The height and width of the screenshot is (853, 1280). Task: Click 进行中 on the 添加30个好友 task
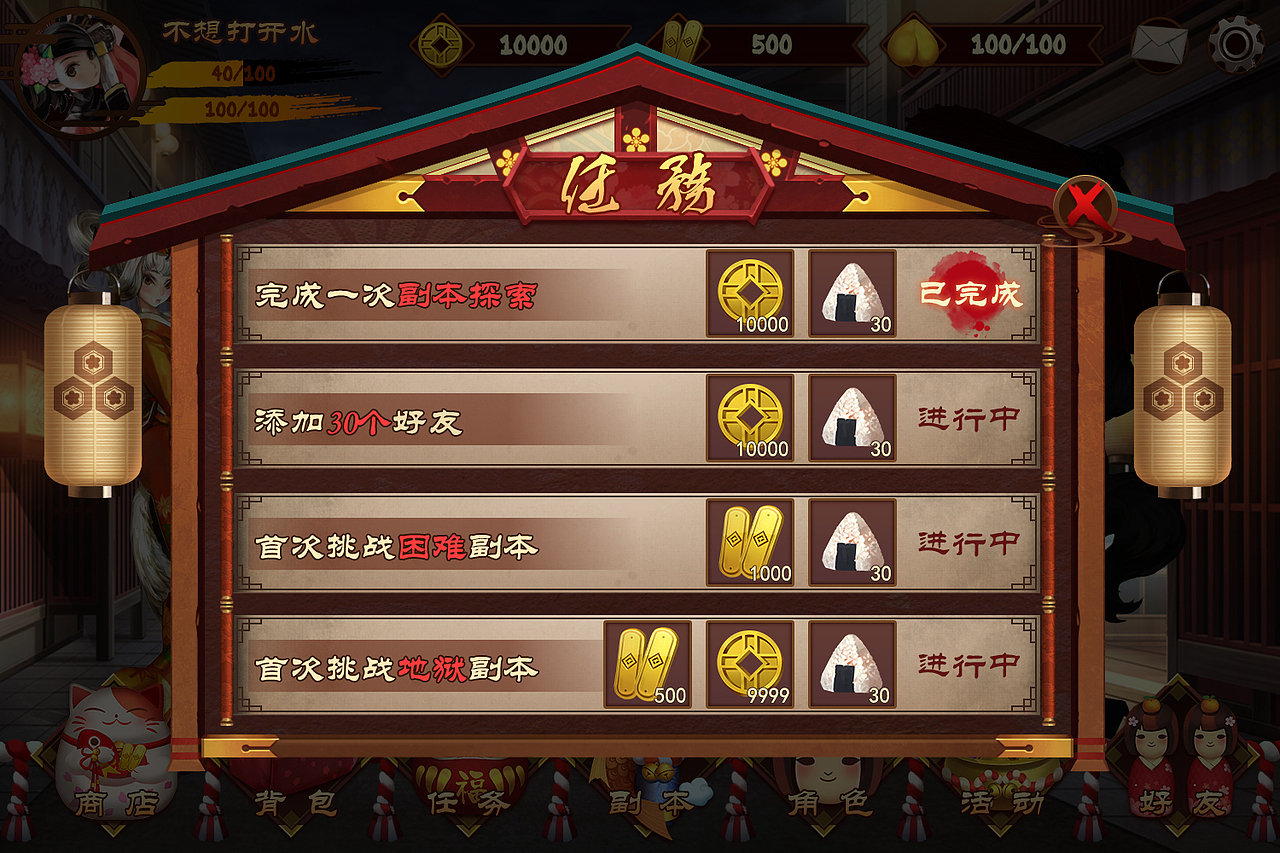click(967, 418)
